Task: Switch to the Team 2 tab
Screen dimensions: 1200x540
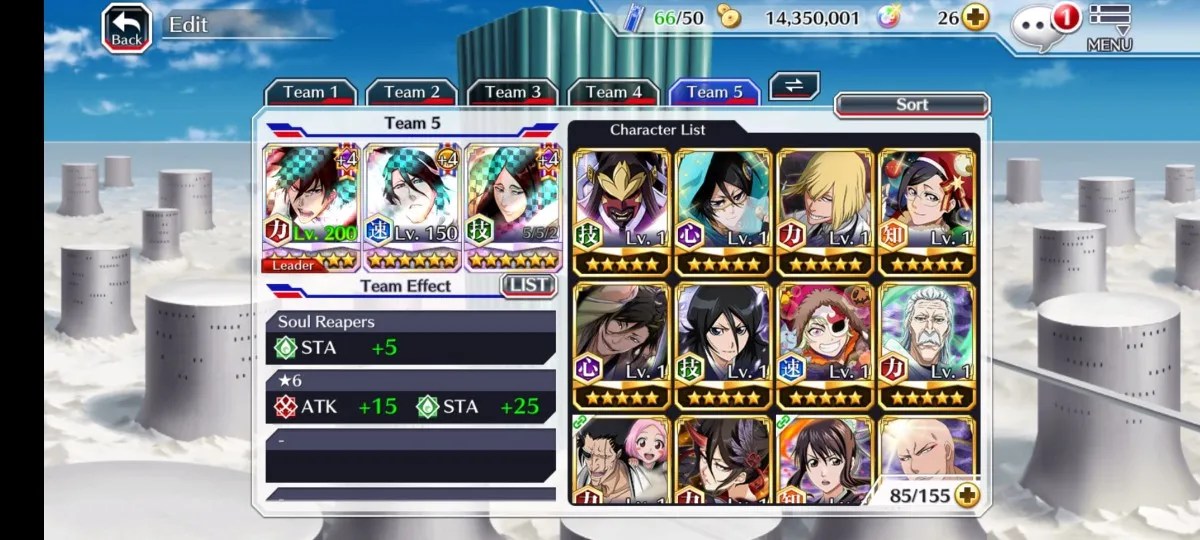Action: (412, 92)
